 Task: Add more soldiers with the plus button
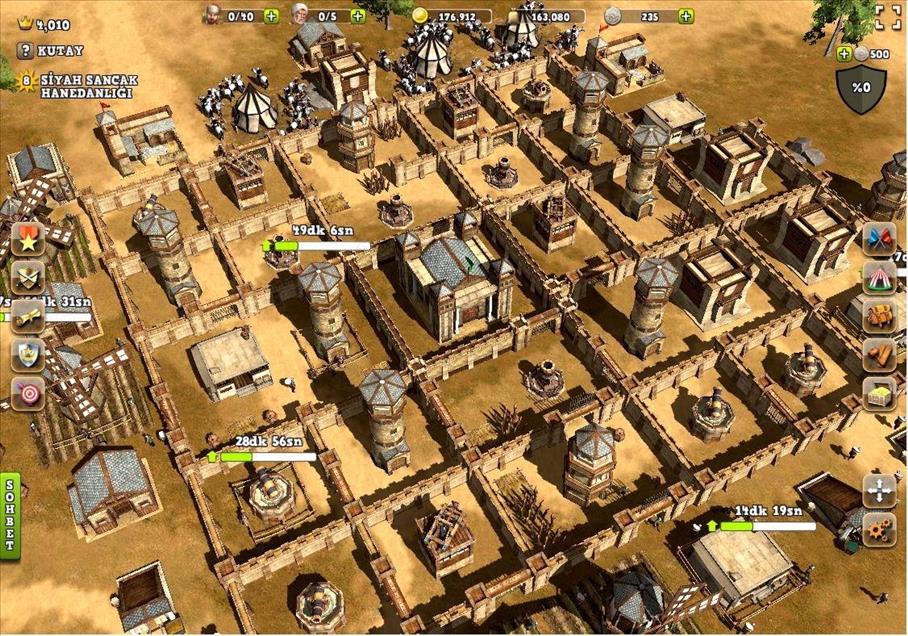(x=356, y=16)
